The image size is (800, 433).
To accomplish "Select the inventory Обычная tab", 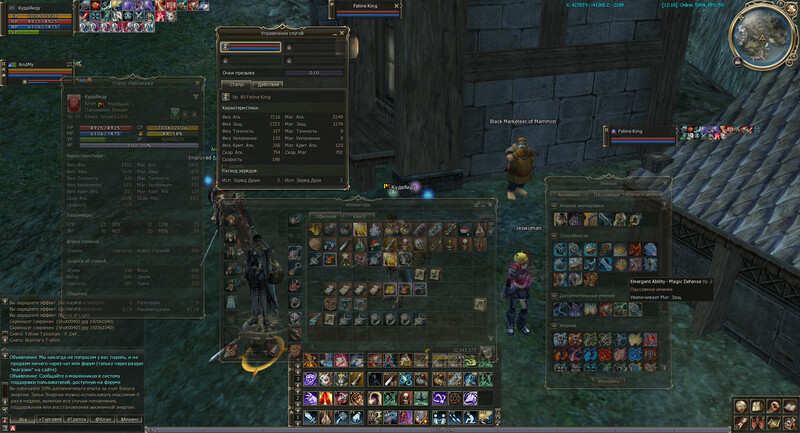I will pos(327,215).
